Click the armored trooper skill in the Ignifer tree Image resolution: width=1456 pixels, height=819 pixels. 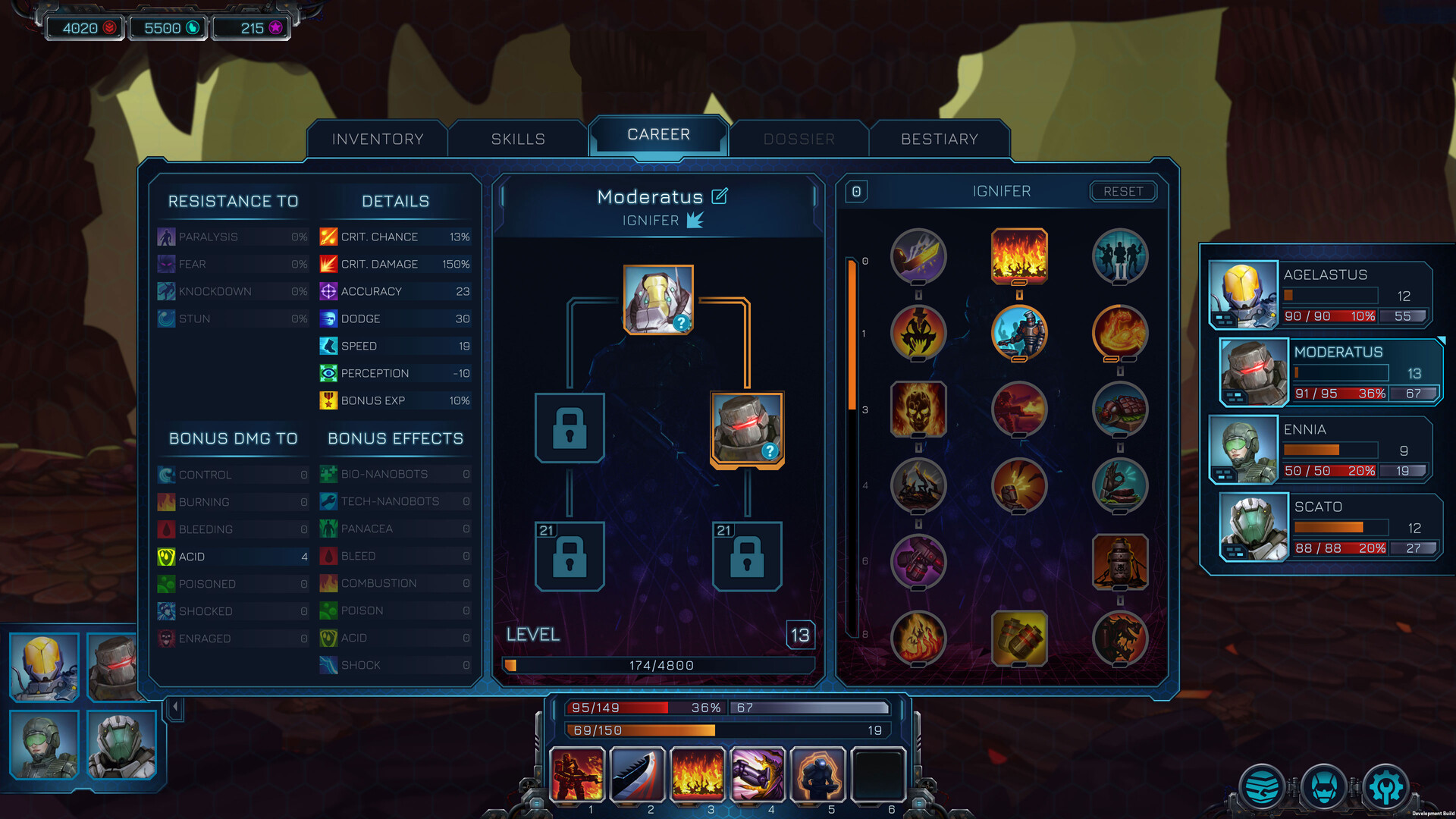click(1019, 334)
